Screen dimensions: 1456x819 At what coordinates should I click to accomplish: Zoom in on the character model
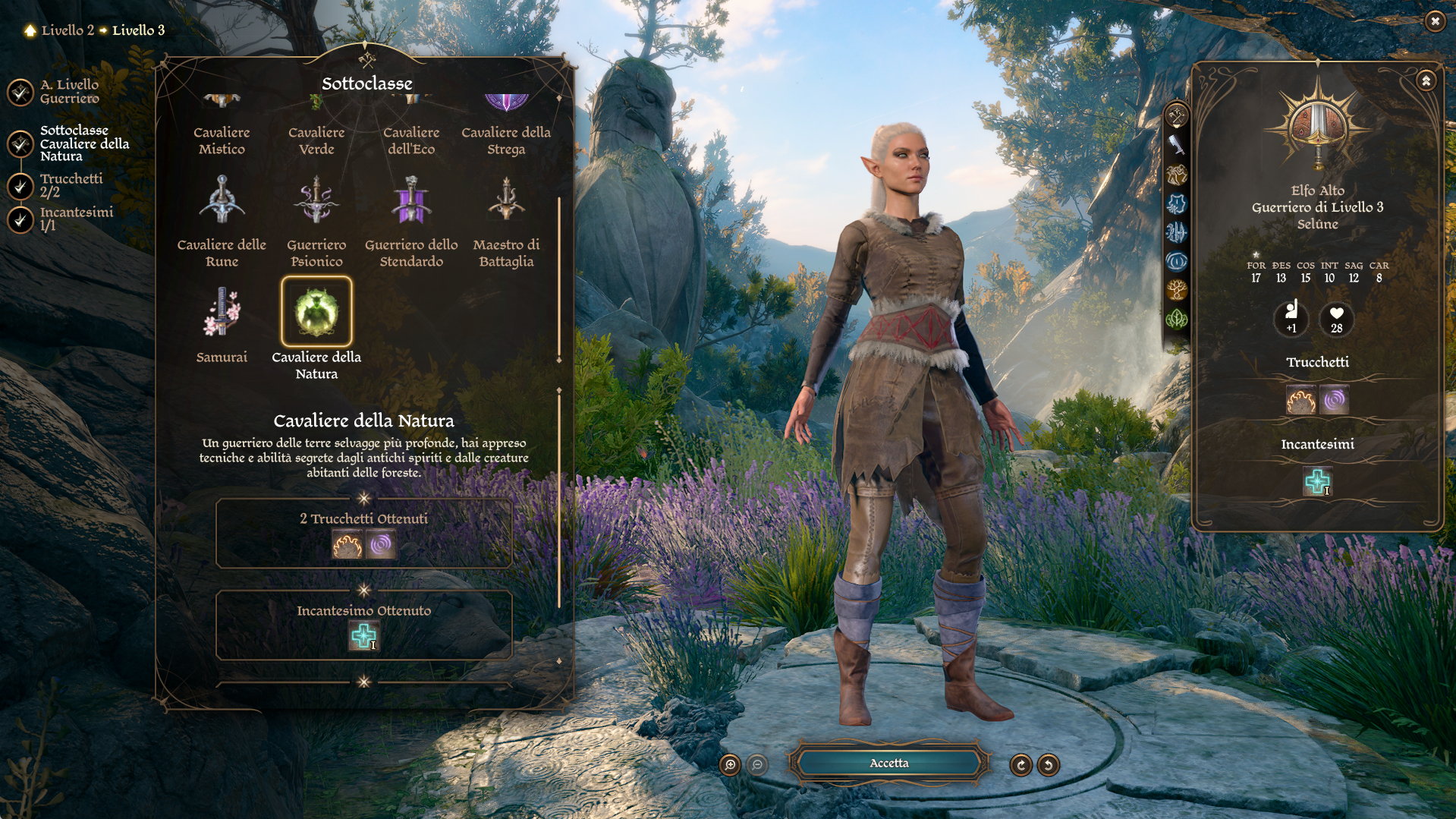click(x=730, y=764)
